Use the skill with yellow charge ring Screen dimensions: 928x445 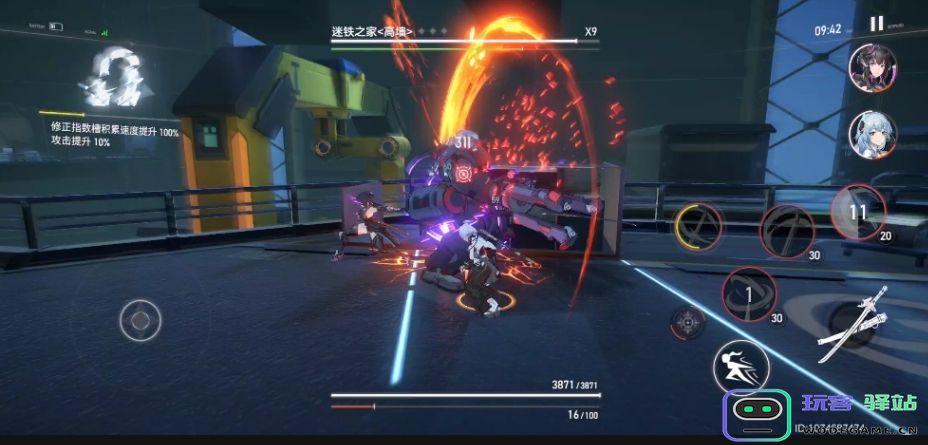pos(699,225)
